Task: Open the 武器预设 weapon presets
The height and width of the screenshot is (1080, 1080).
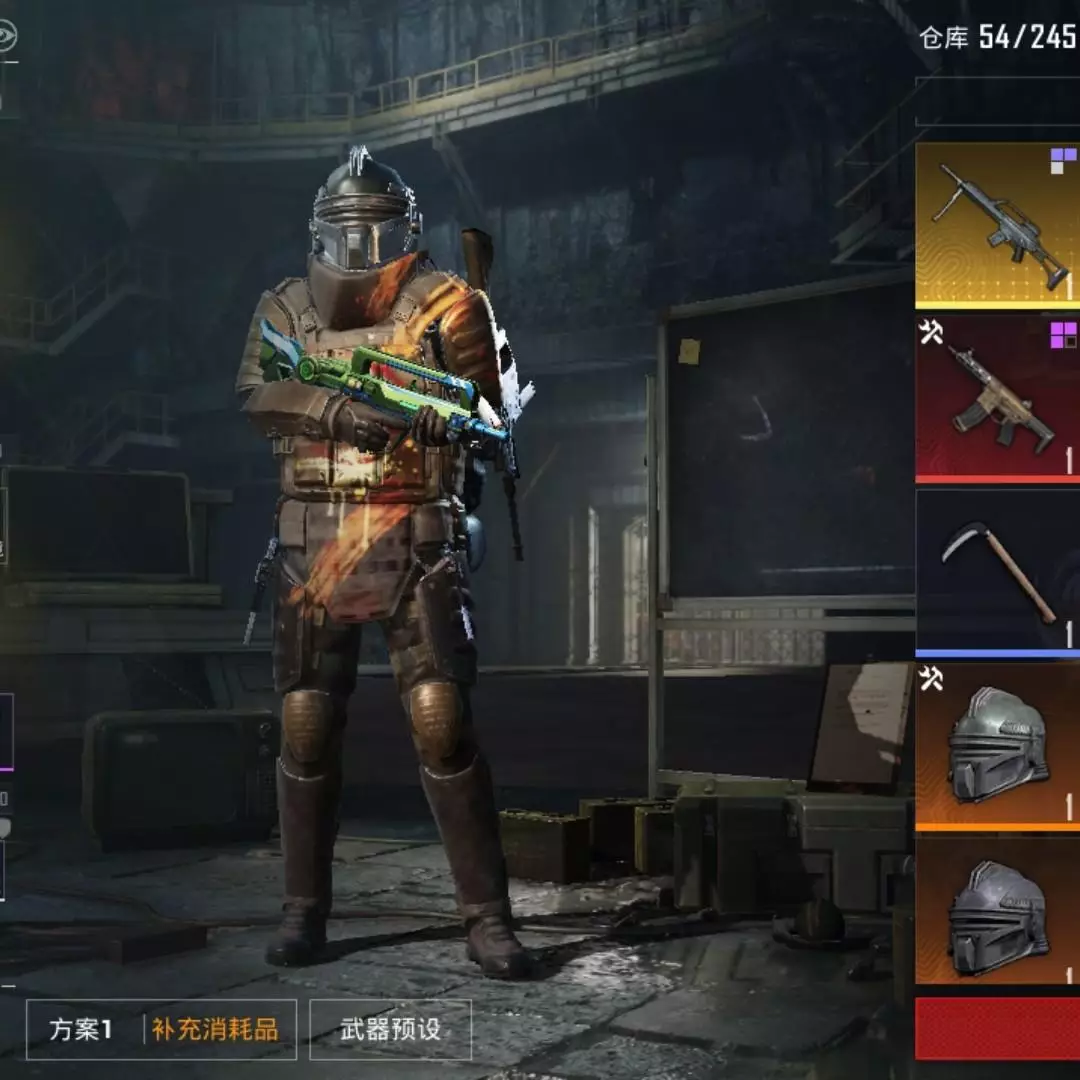Action: click(x=390, y=1029)
